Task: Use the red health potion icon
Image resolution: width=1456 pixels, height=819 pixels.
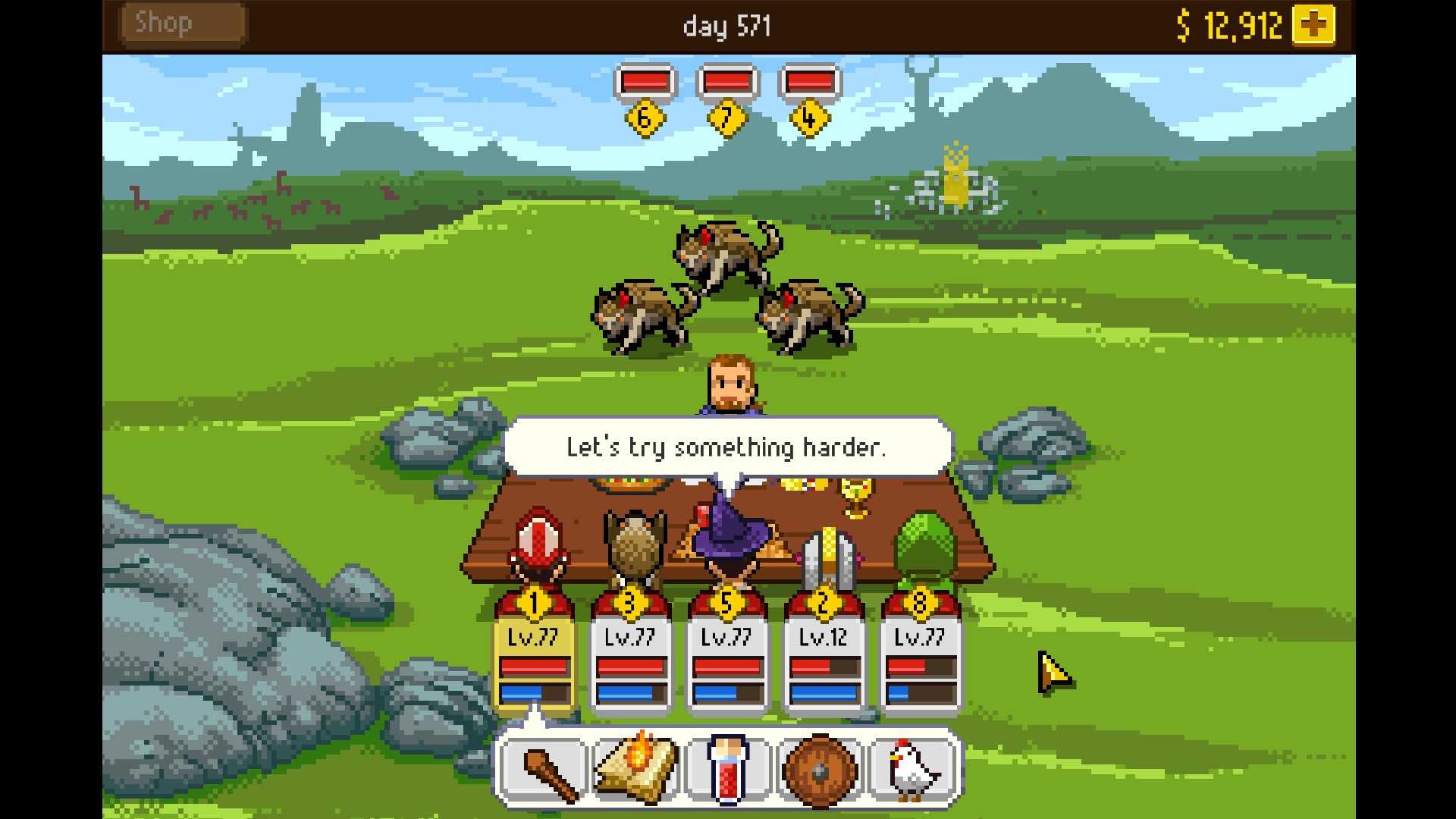Action: 728,767
